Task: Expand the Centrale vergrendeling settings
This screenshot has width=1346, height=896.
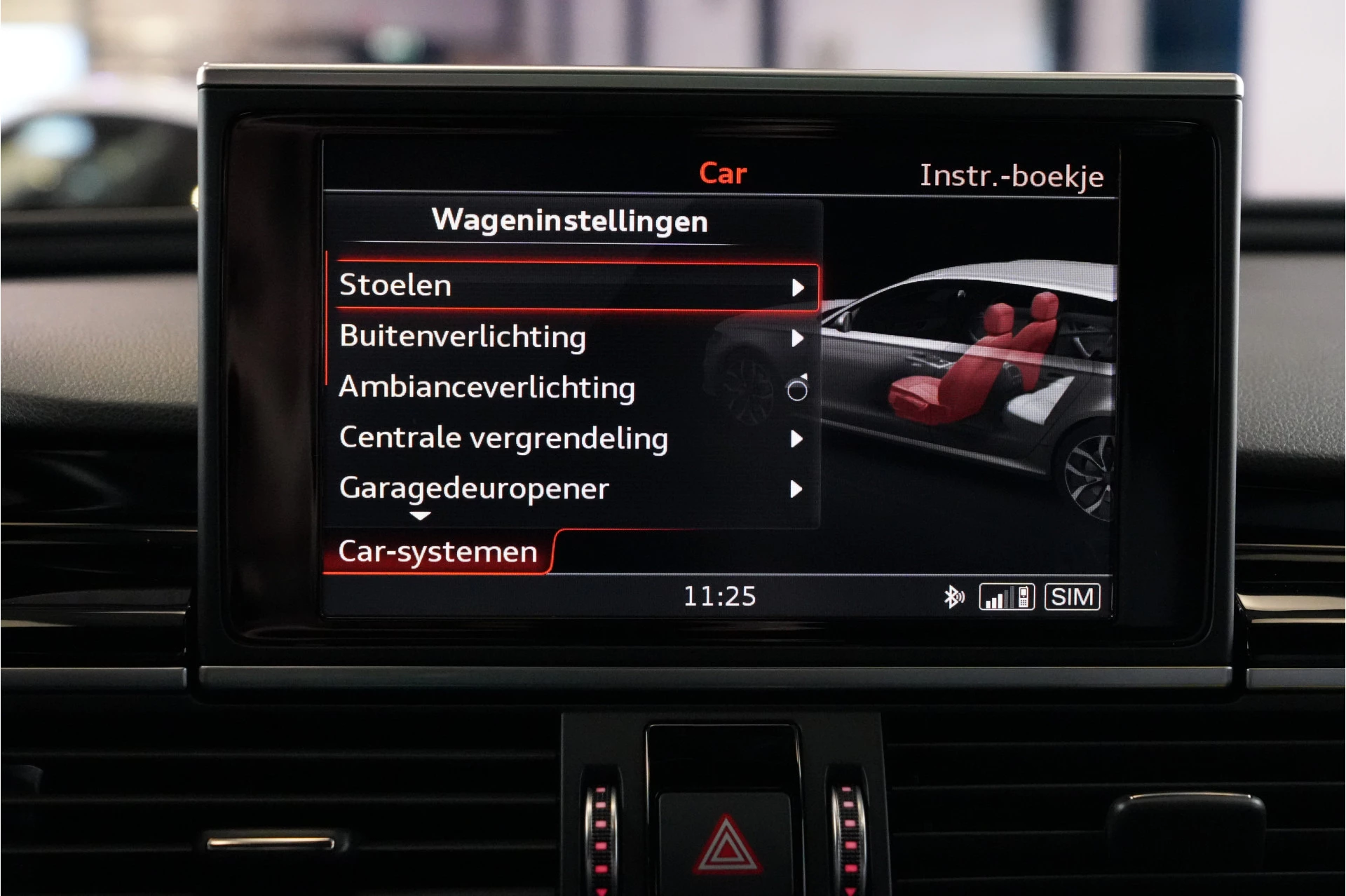Action: point(800,439)
